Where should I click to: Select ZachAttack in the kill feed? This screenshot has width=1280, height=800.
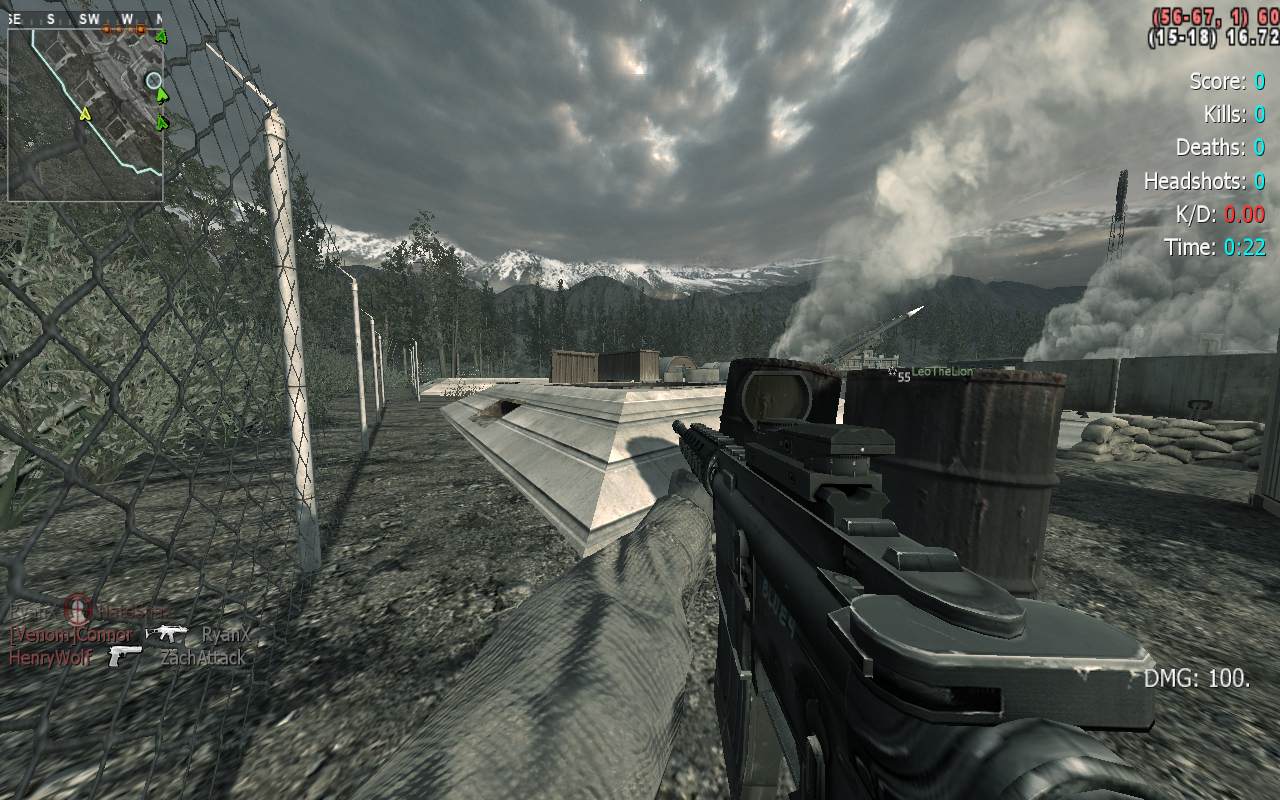point(203,657)
